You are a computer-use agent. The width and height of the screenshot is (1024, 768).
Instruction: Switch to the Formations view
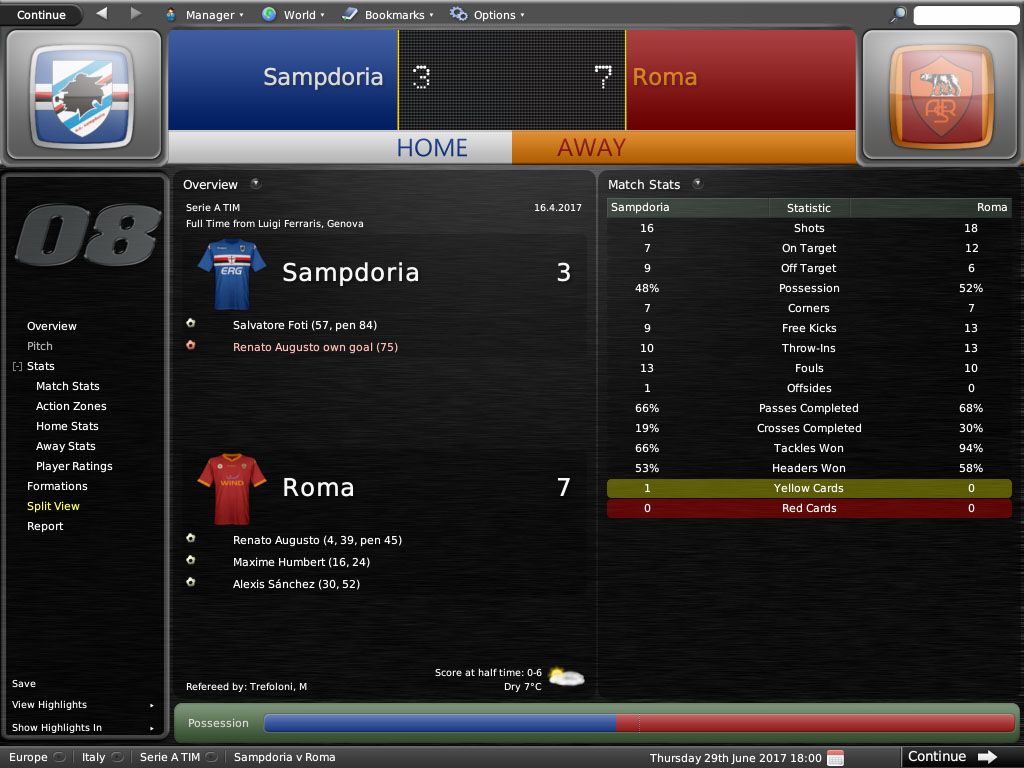point(57,486)
